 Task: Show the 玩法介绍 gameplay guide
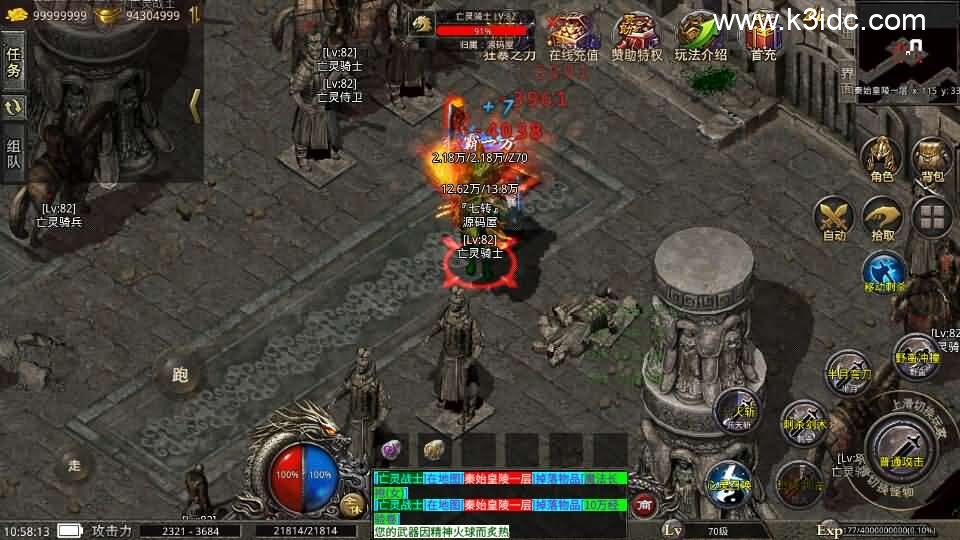[700, 36]
